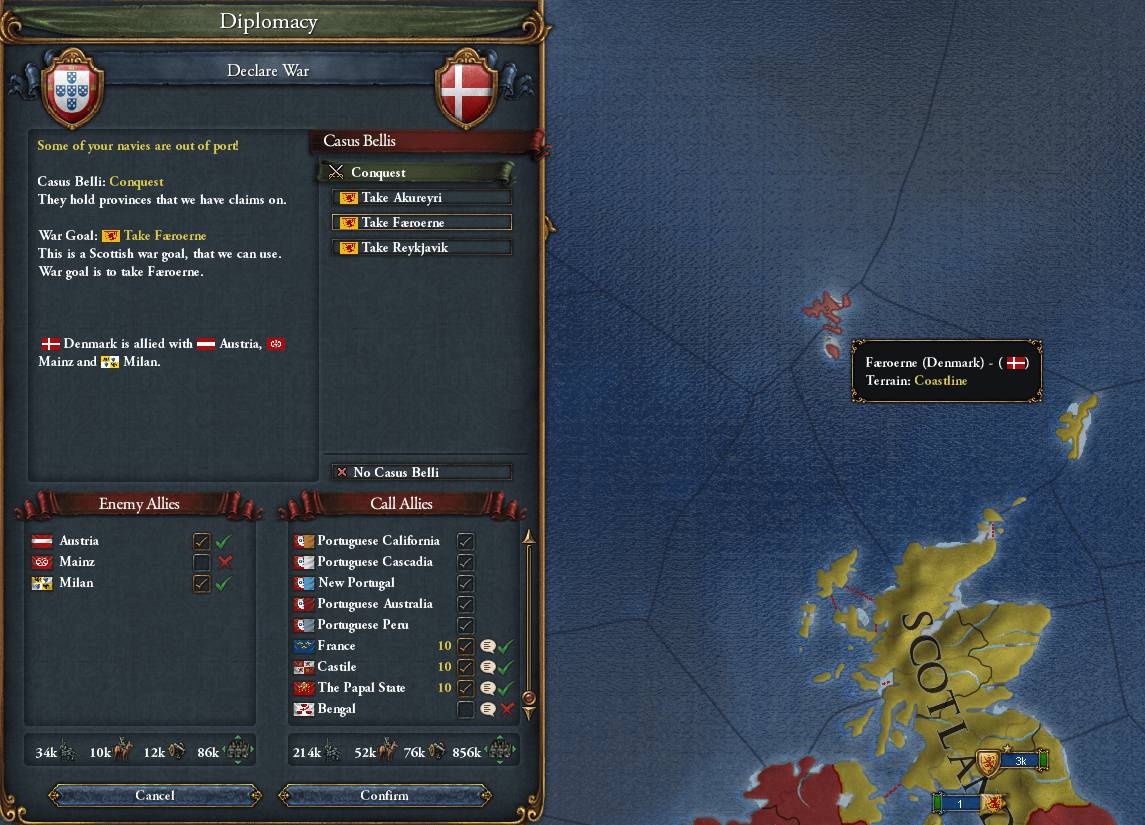Viewport: 1145px width, 825px height.
Task: Check the Bengal call allies box
Action: 465,709
